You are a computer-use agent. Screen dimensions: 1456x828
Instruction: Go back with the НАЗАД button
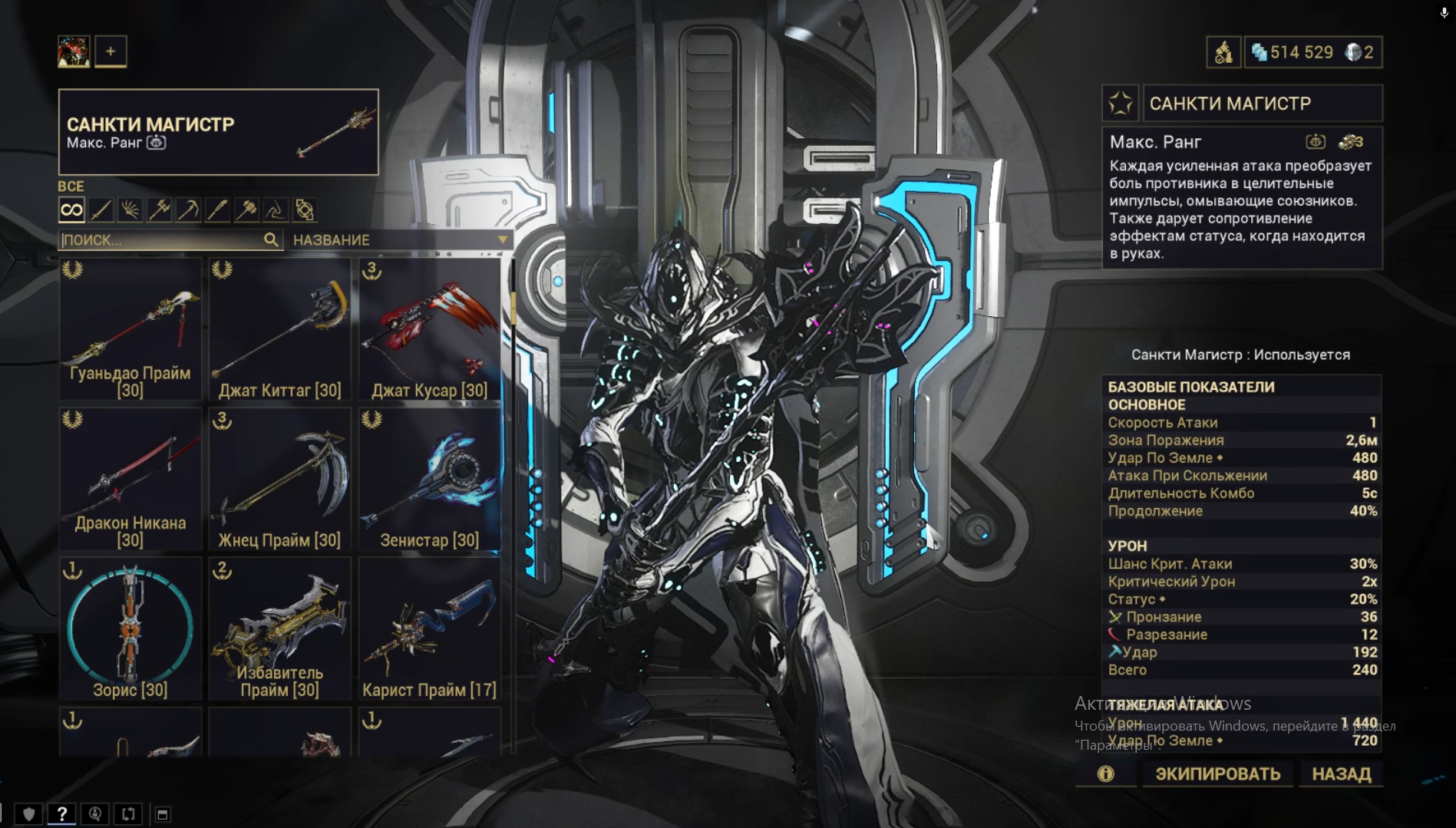[1341, 774]
